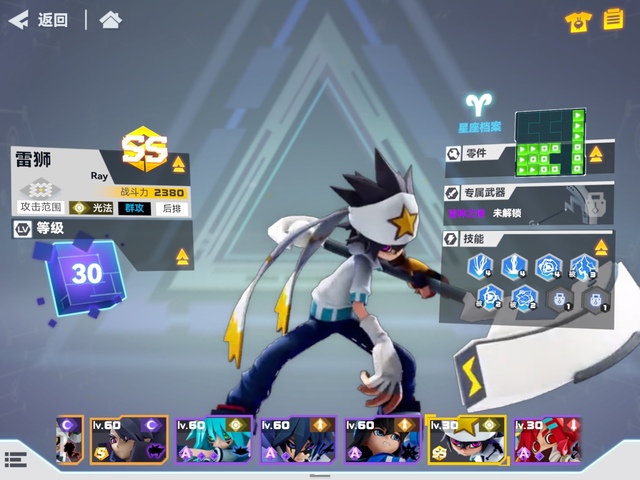Open the list menu in bottom-left corner
This screenshot has height=480, width=640.
tap(14, 459)
